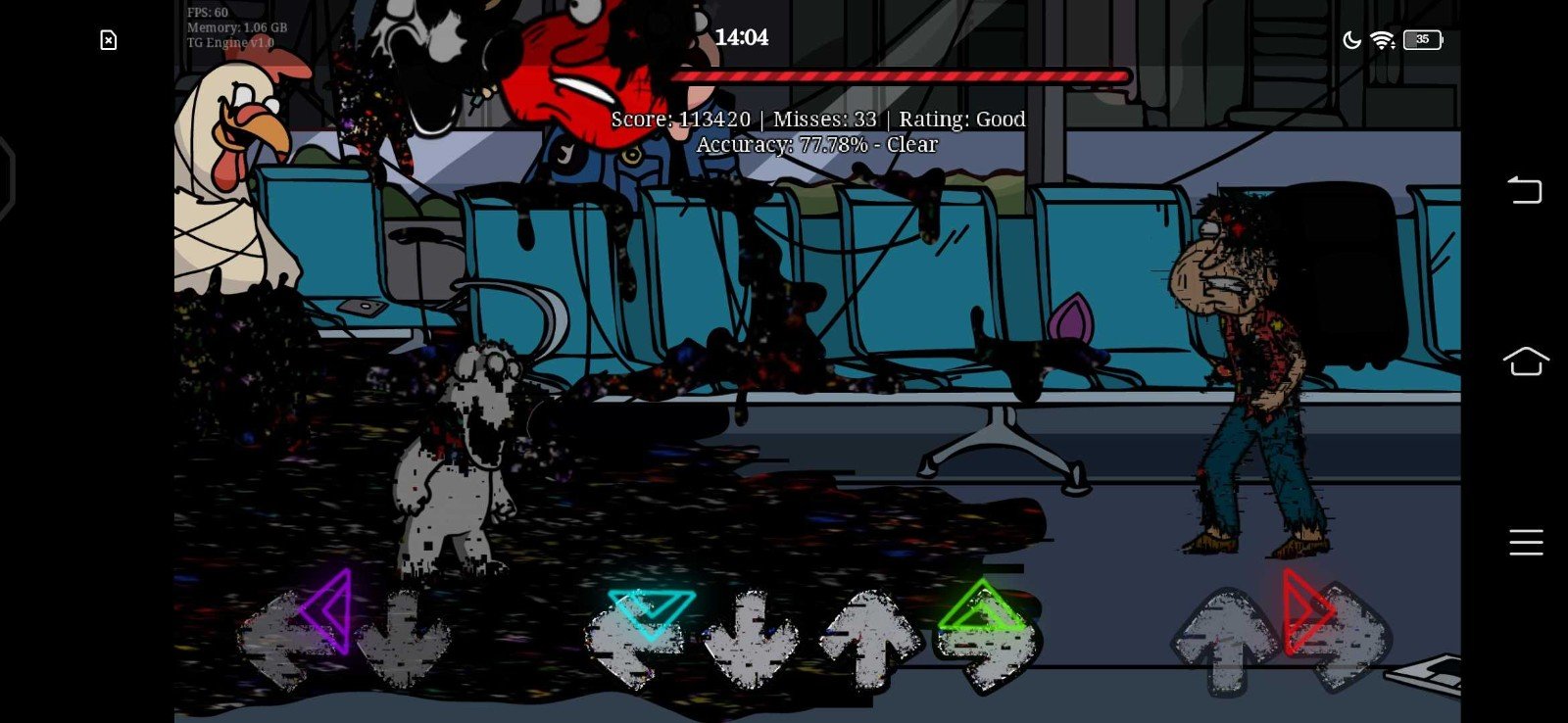Tap the green up-arrow note

[x=981, y=606]
